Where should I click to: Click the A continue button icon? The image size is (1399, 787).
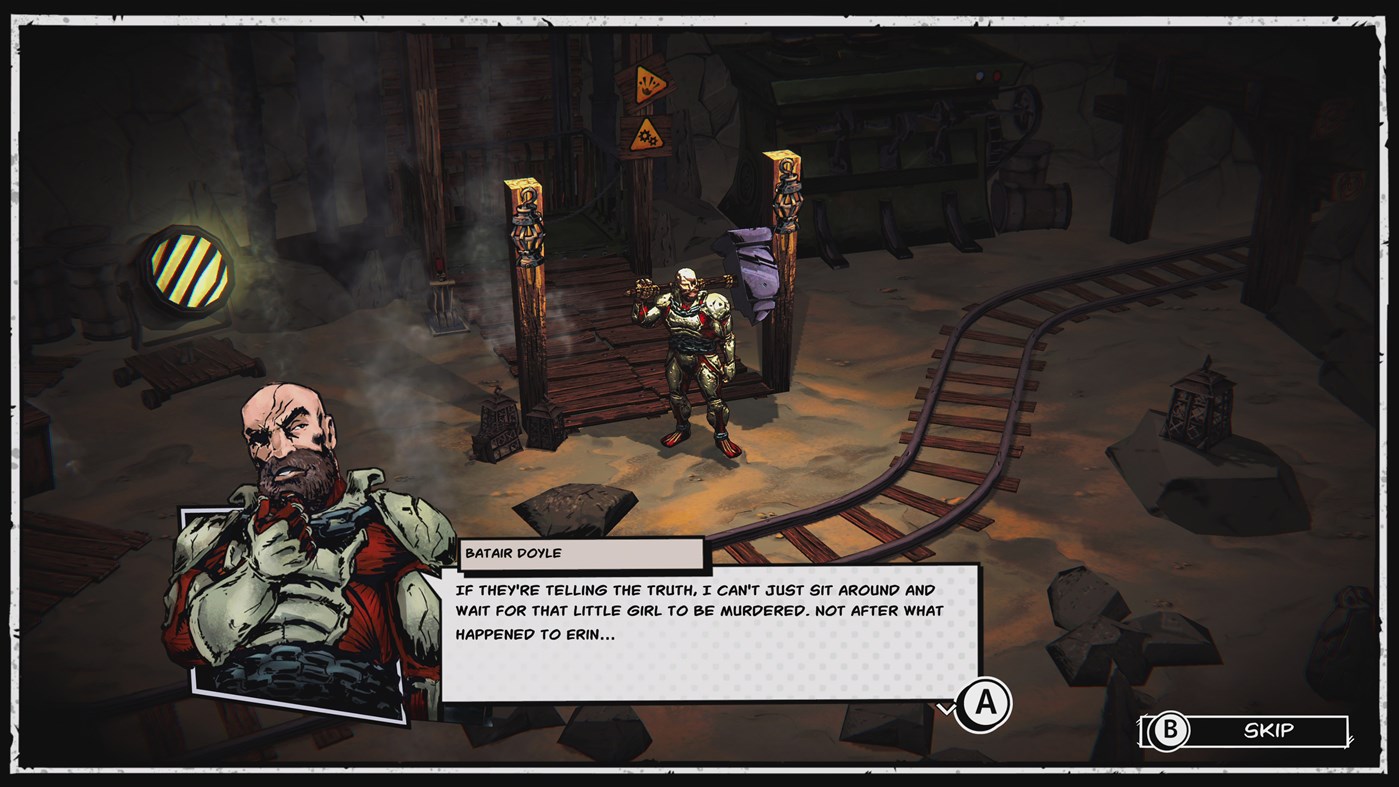point(986,703)
